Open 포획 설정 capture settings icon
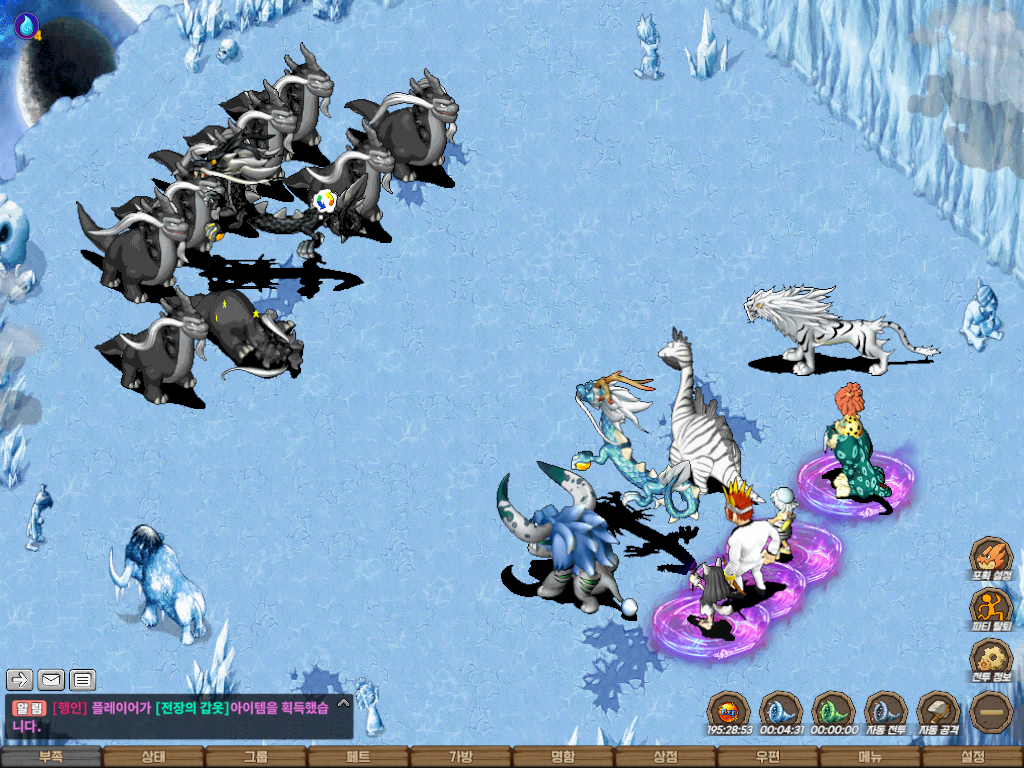The image size is (1024, 768). click(x=991, y=558)
